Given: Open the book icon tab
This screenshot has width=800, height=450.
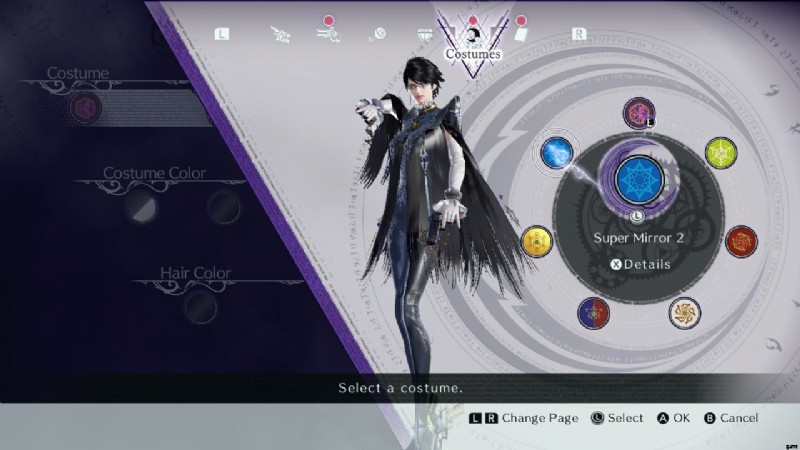Looking at the screenshot, I should [x=521, y=33].
